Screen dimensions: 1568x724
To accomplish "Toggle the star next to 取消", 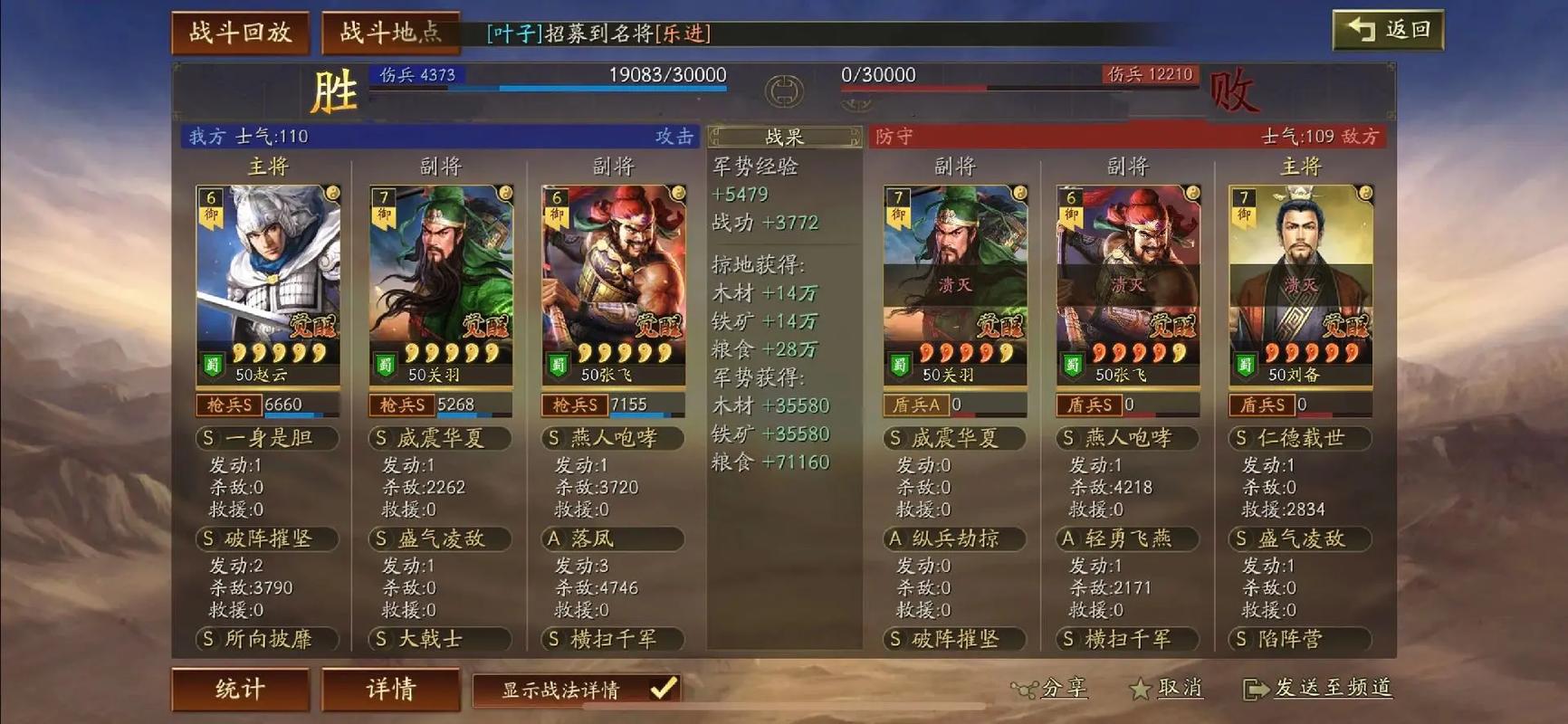I will tap(1139, 689).
